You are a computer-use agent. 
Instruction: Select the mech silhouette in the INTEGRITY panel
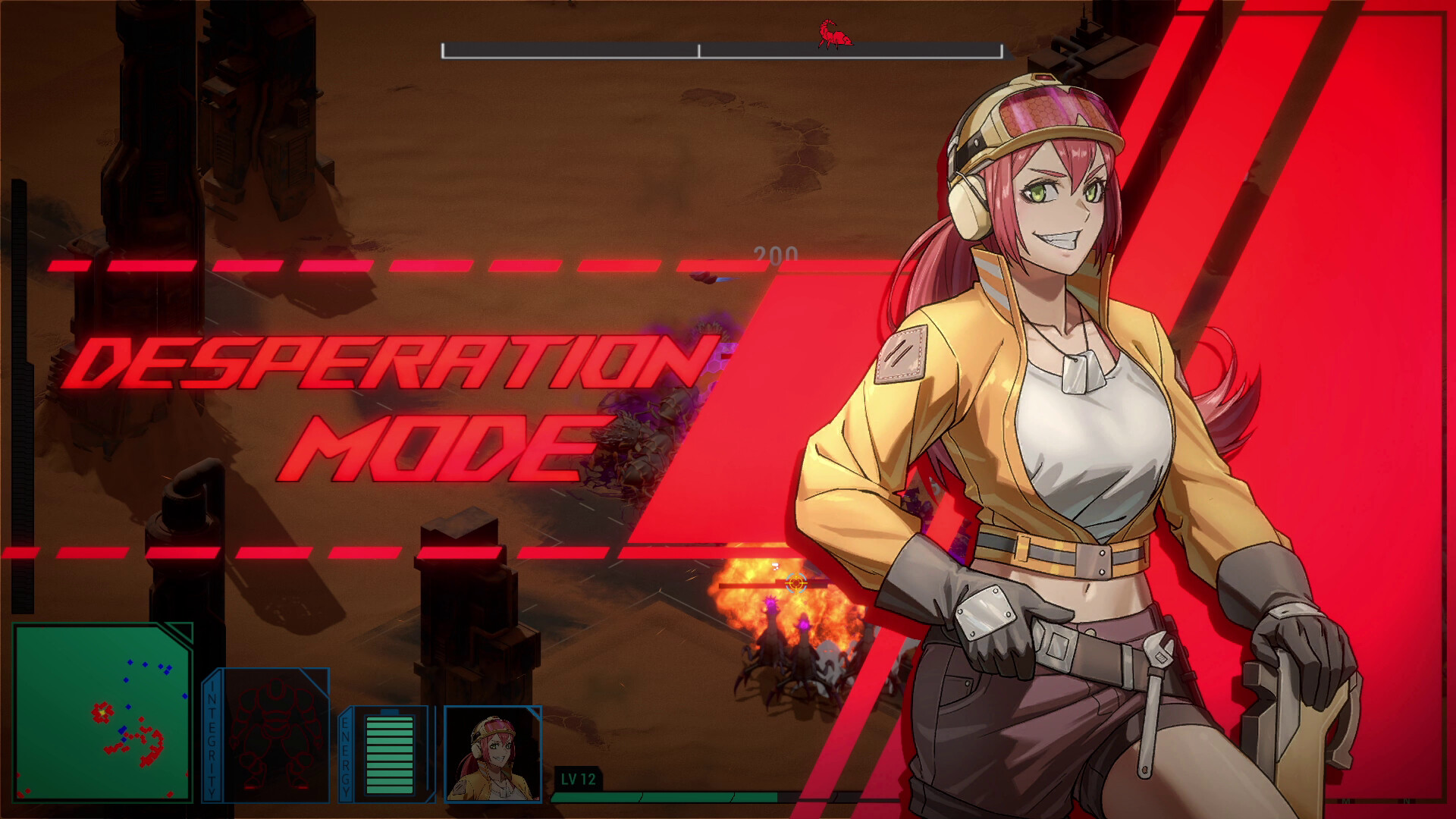pos(275,736)
